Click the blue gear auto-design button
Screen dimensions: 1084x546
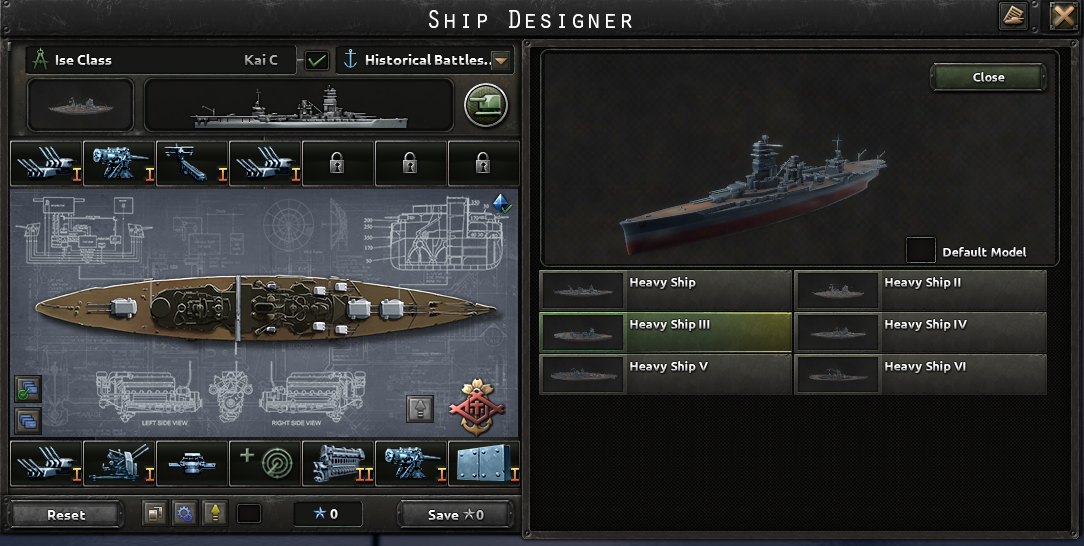pyautogui.click(x=183, y=514)
